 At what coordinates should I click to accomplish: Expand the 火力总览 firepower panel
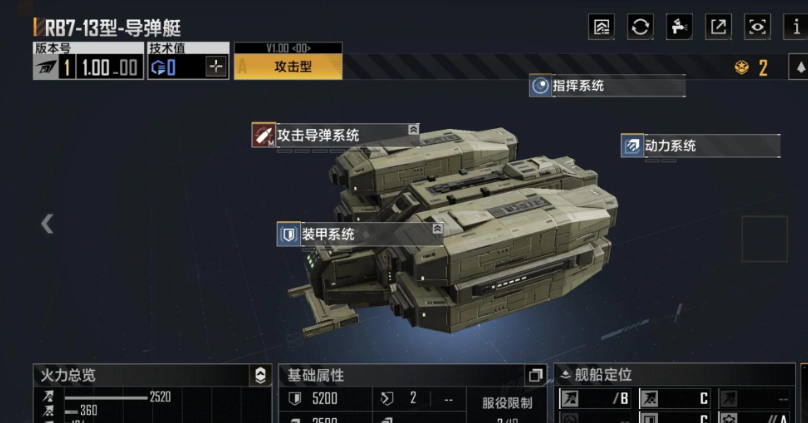pyautogui.click(x=260, y=375)
